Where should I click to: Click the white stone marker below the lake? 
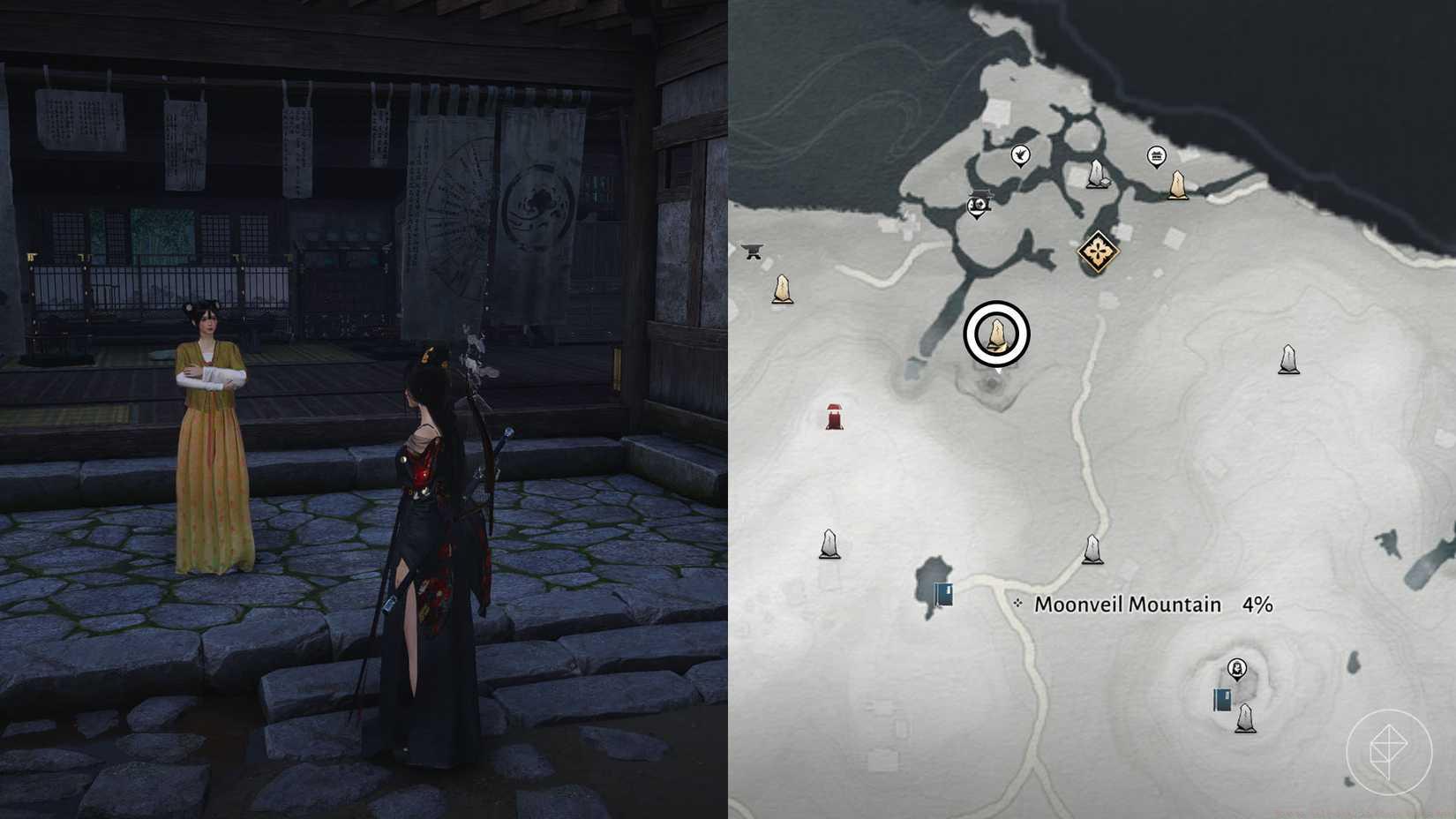tap(829, 544)
